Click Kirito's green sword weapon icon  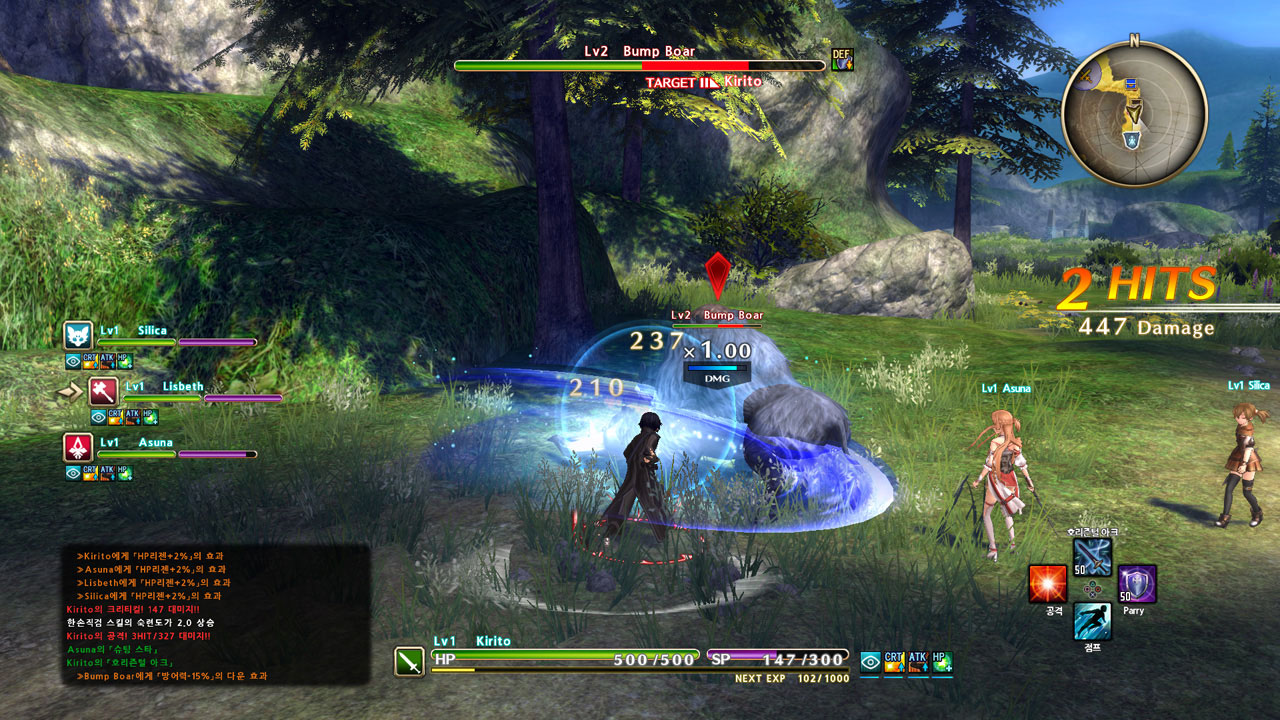point(410,661)
